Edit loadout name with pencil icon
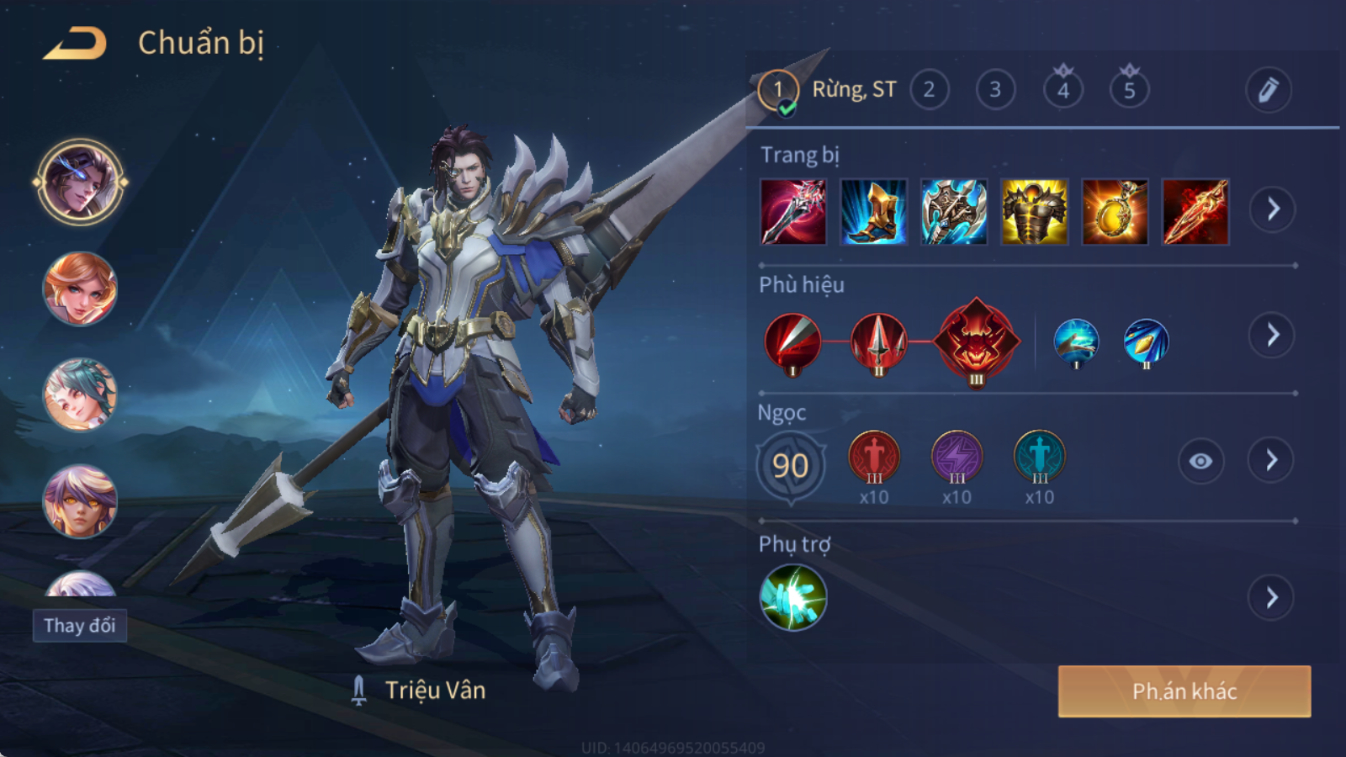 [1268, 90]
